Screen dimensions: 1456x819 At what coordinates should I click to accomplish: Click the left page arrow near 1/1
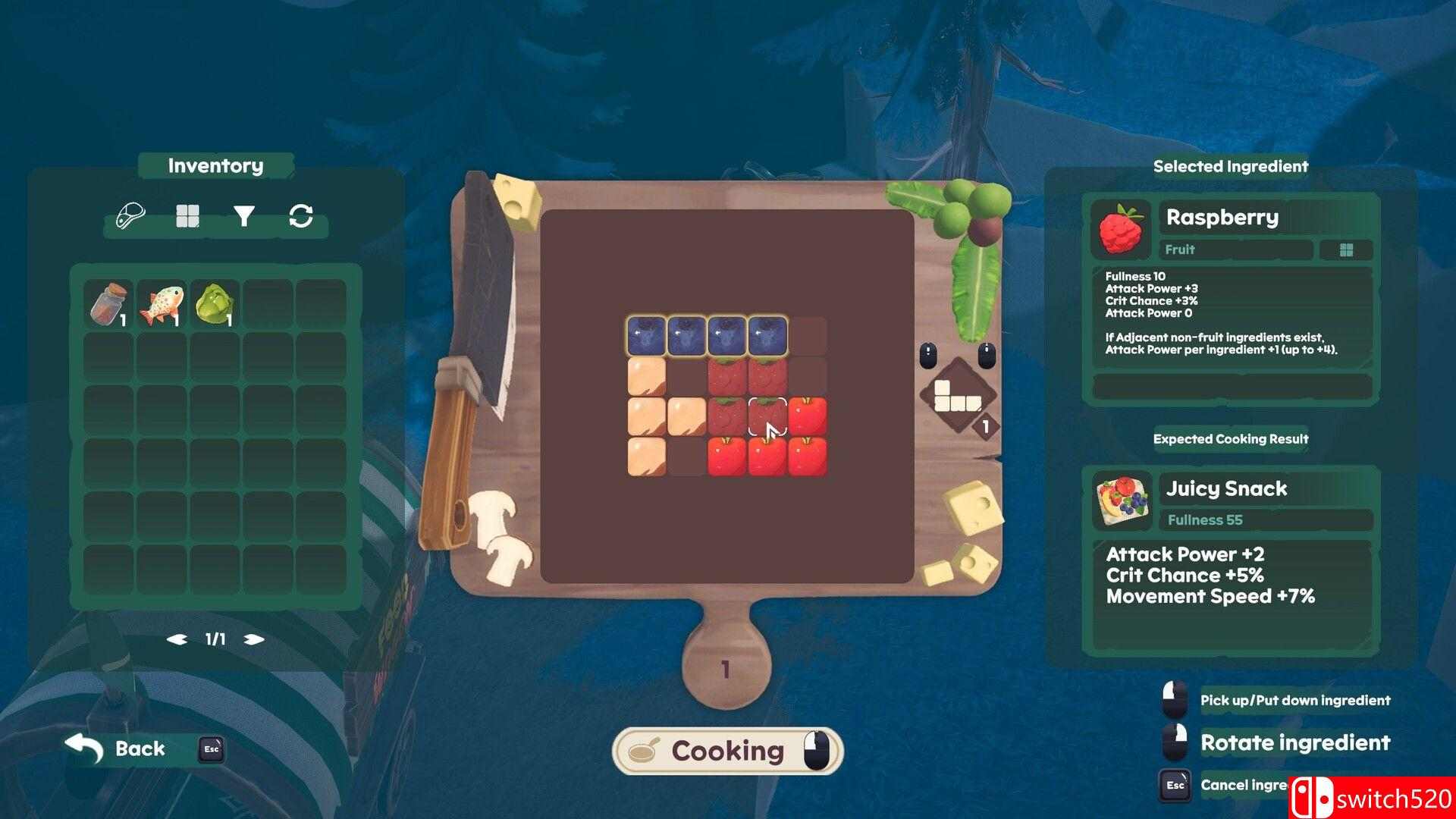(177, 639)
